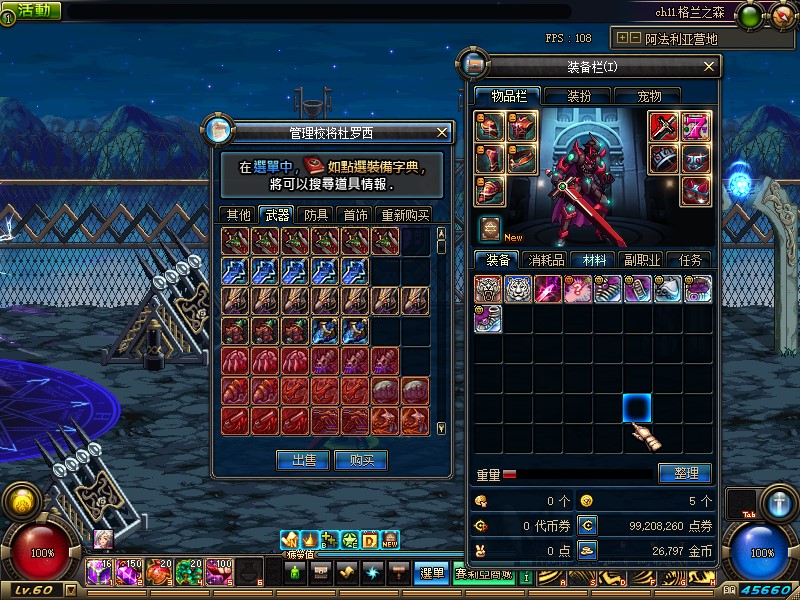Viewport: 800px width, 600px height.
Task: Close the 装备栏 inventory window
Action: 709,66
